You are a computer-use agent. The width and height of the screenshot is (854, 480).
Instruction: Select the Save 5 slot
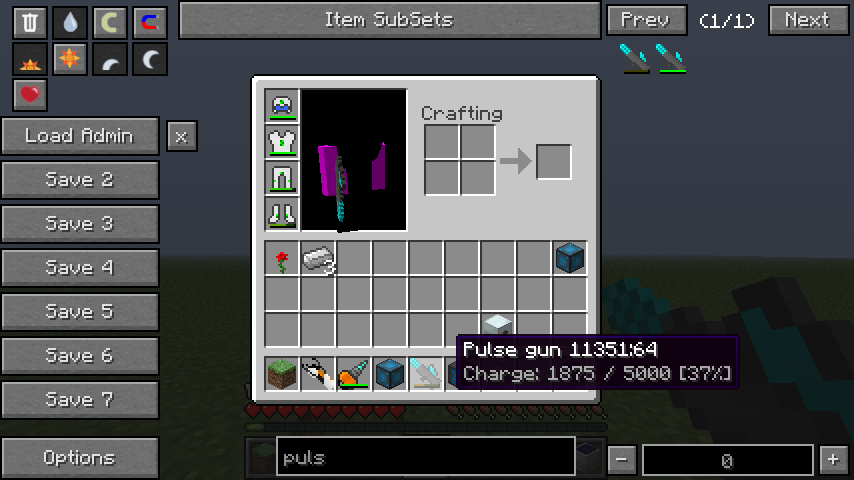pos(79,312)
